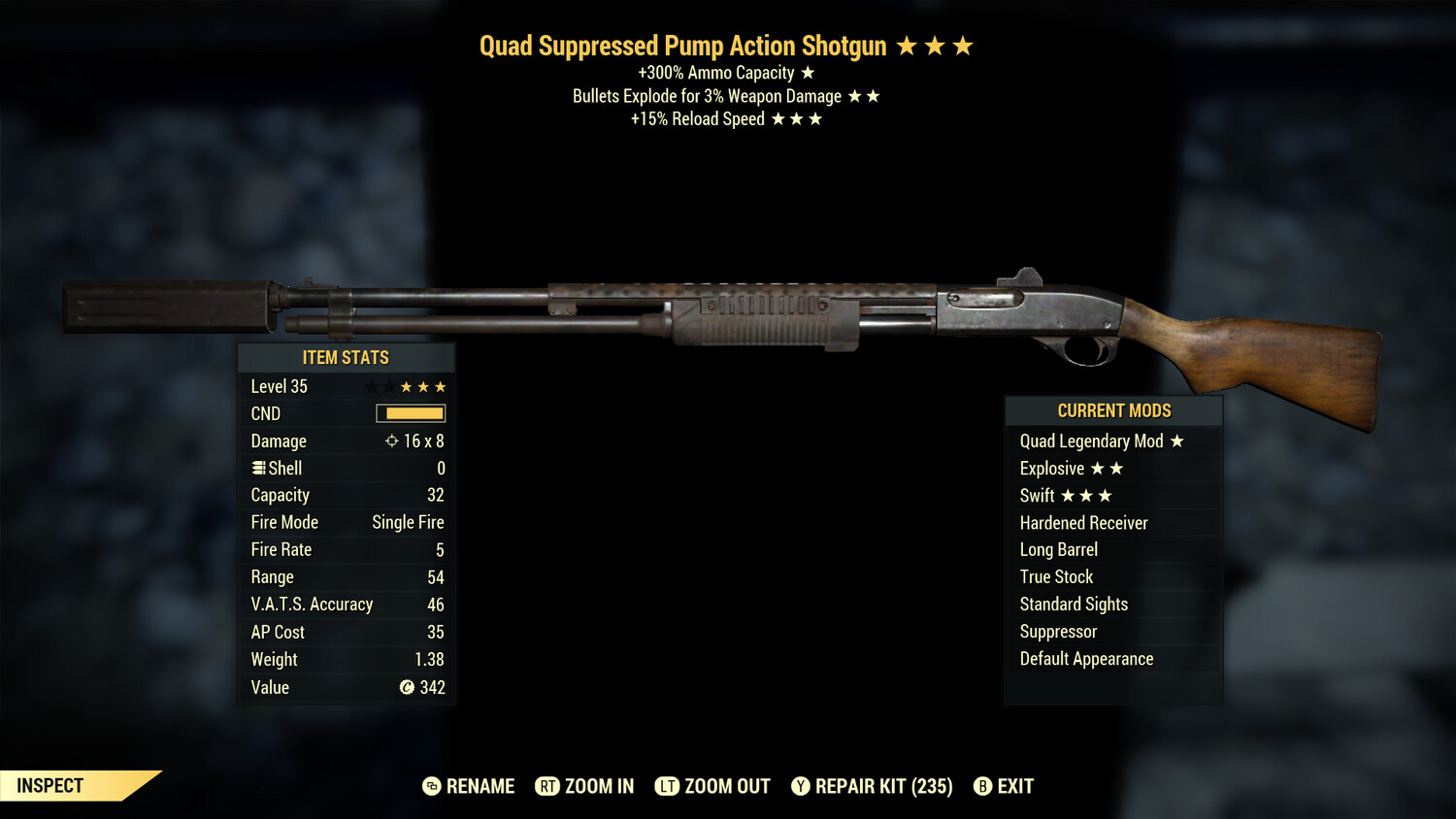Toggle the star beside +300% Ammo Capacity
This screenshot has width=1456, height=819.
click(809, 71)
